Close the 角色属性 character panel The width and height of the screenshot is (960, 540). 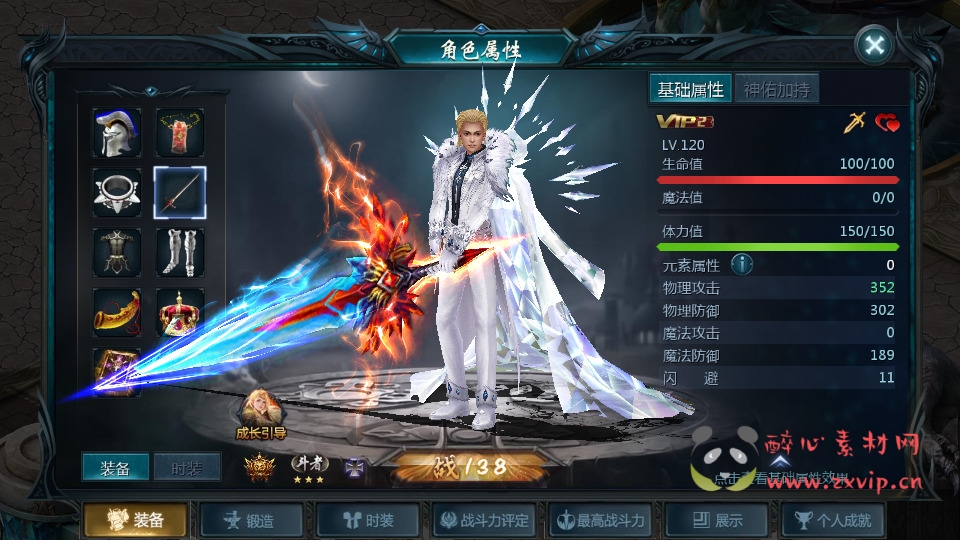(874, 45)
